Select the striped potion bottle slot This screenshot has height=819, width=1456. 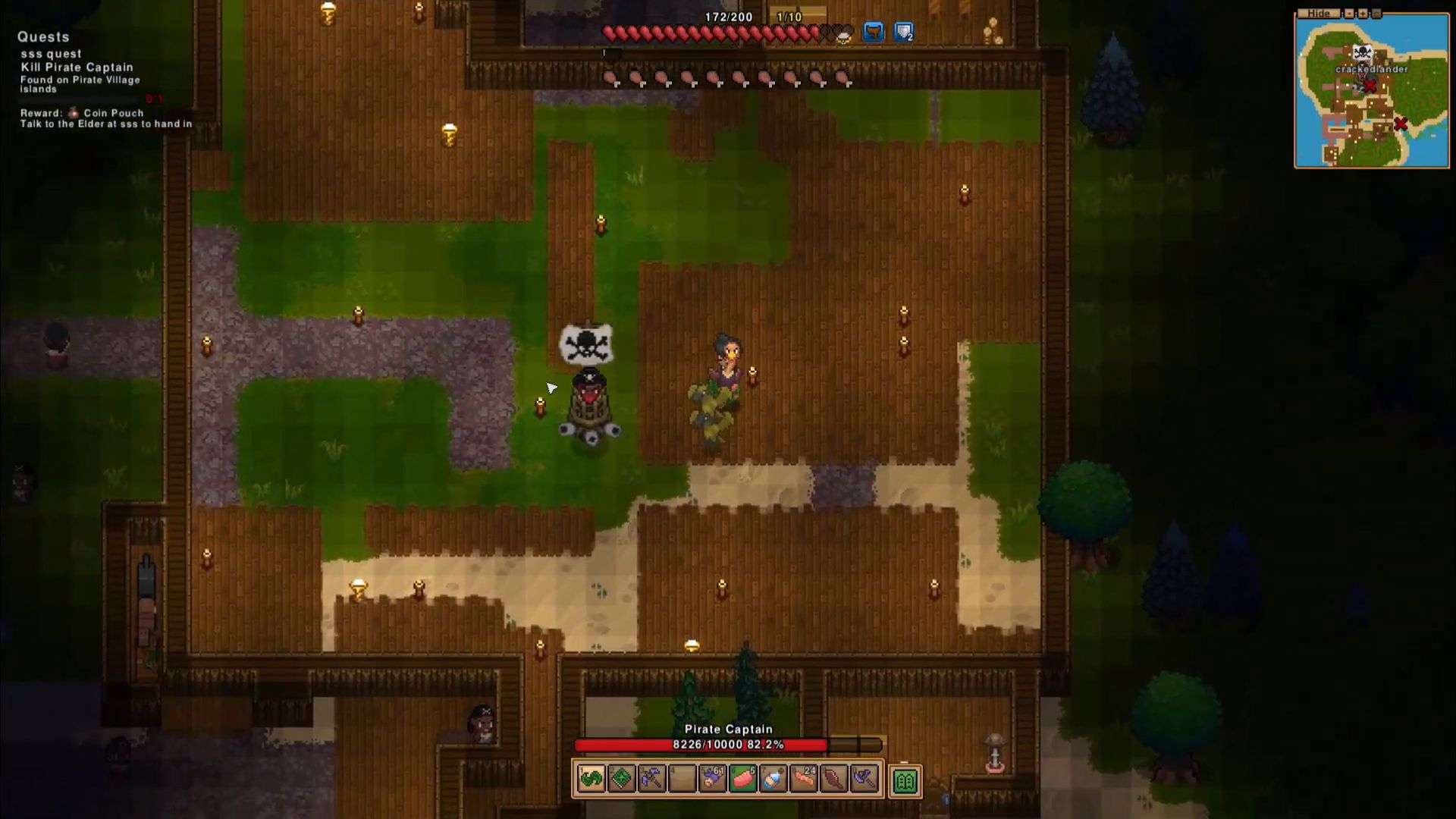773,779
